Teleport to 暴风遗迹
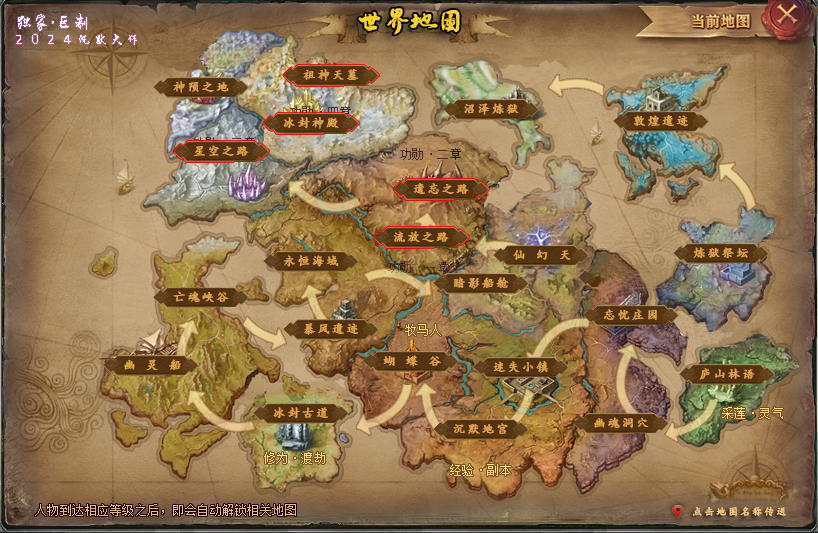 coord(329,328)
